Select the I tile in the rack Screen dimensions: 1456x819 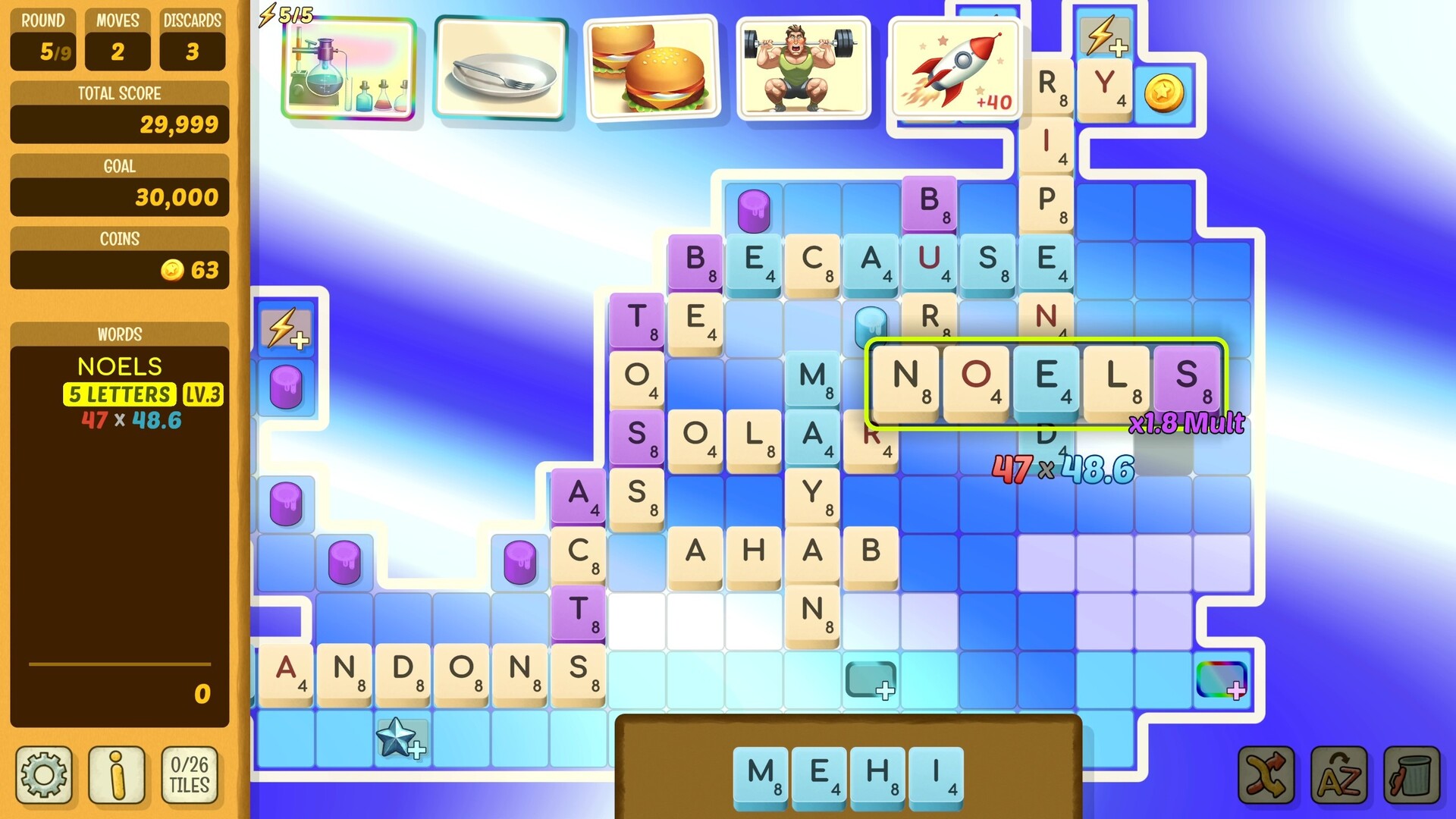click(x=937, y=772)
